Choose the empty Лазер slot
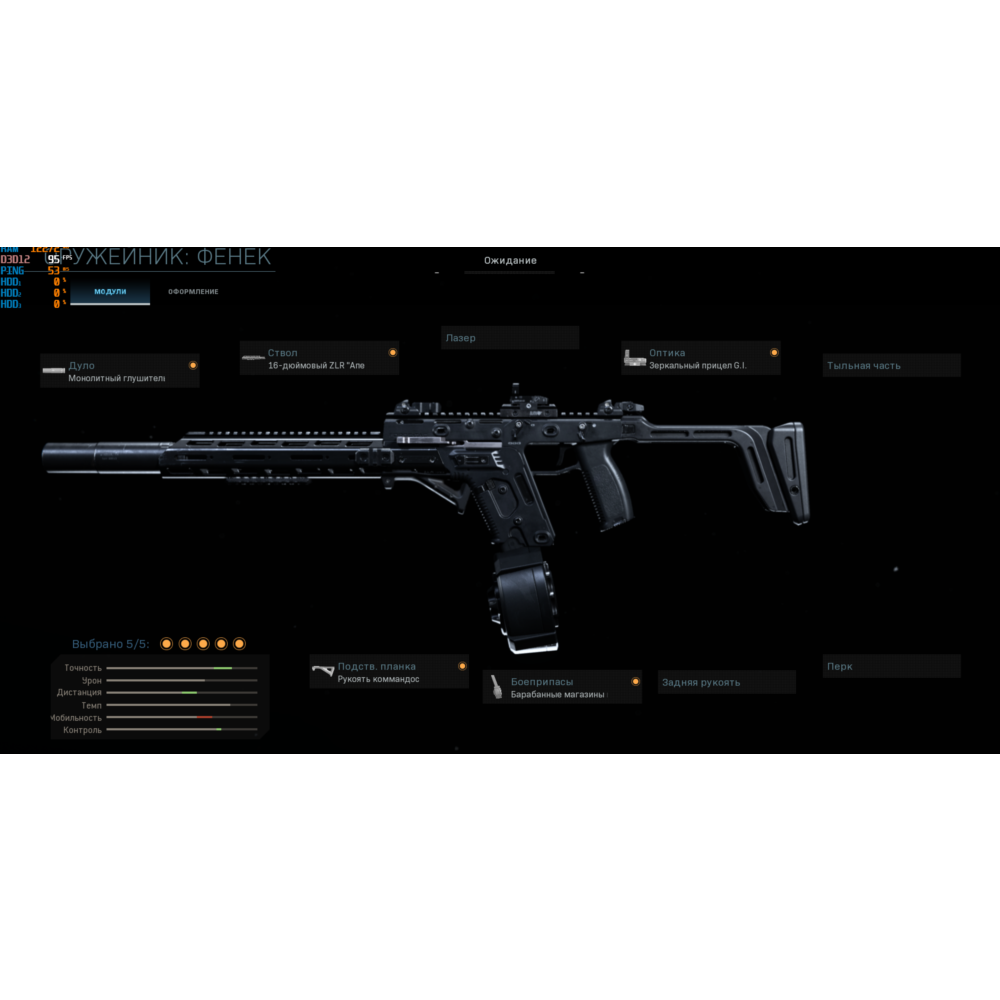Image resolution: width=1000 pixels, height=1000 pixels. (x=510, y=338)
